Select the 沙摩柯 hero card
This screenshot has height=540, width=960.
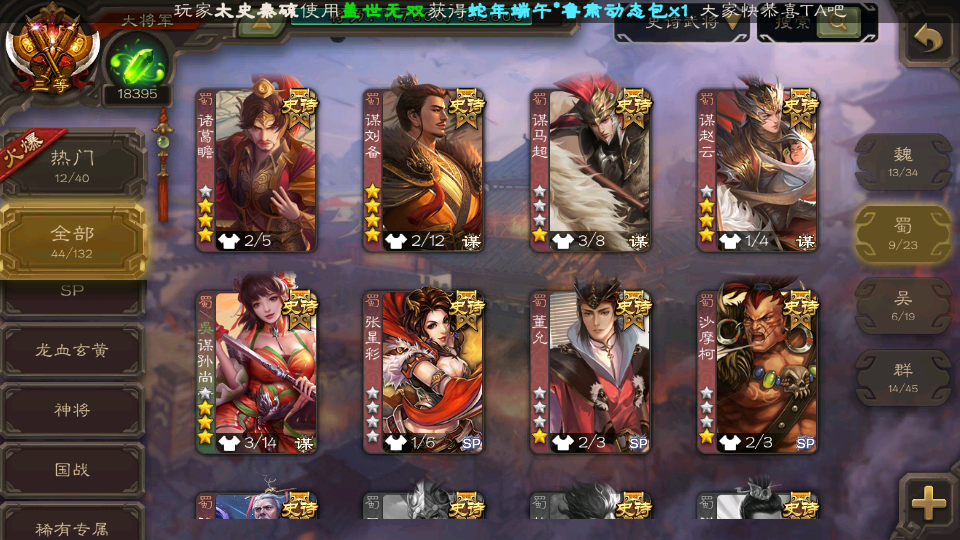pos(757,371)
